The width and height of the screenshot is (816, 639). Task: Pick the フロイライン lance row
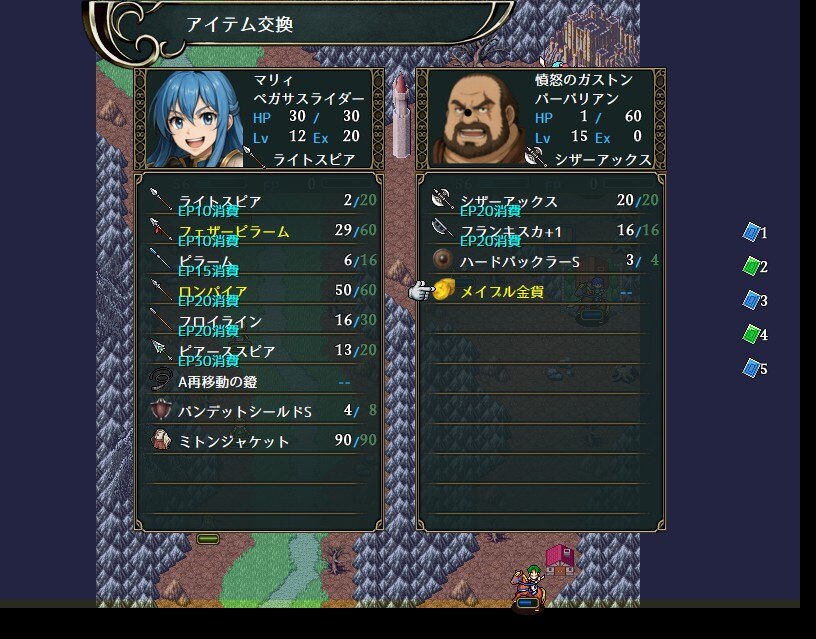256,321
